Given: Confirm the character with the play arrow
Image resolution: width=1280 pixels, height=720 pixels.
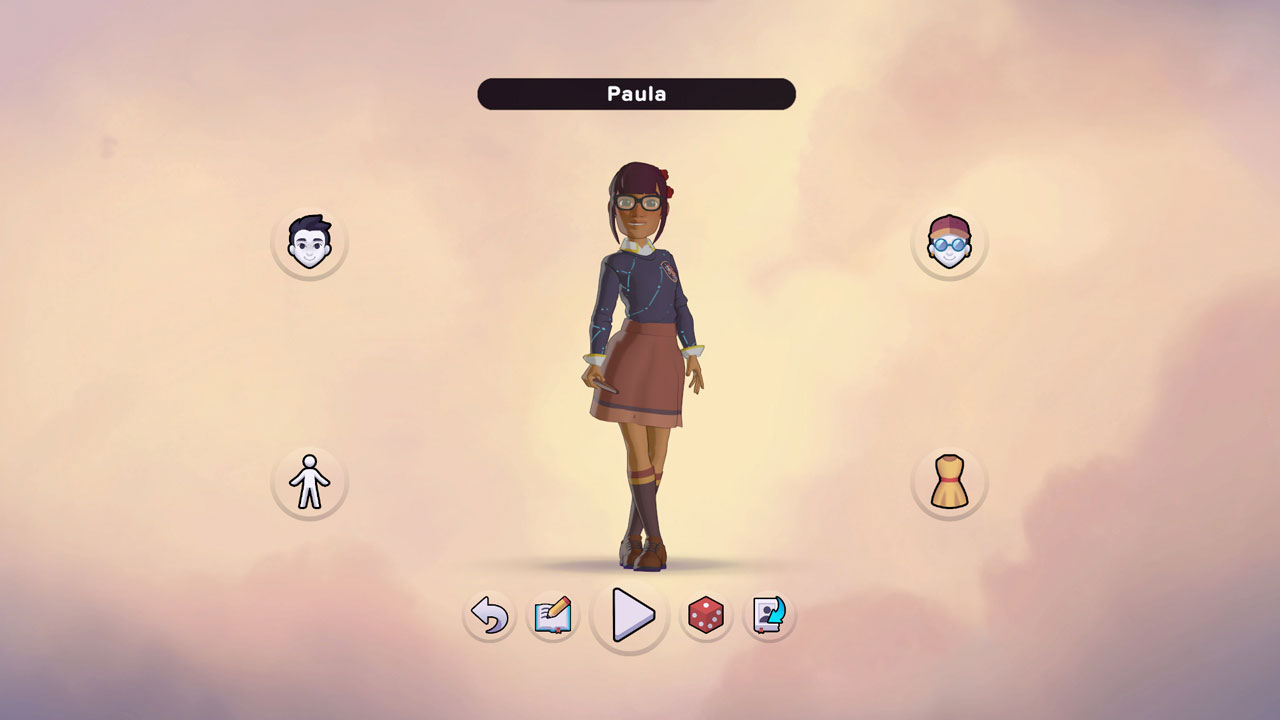Looking at the screenshot, I should pyautogui.click(x=630, y=616).
